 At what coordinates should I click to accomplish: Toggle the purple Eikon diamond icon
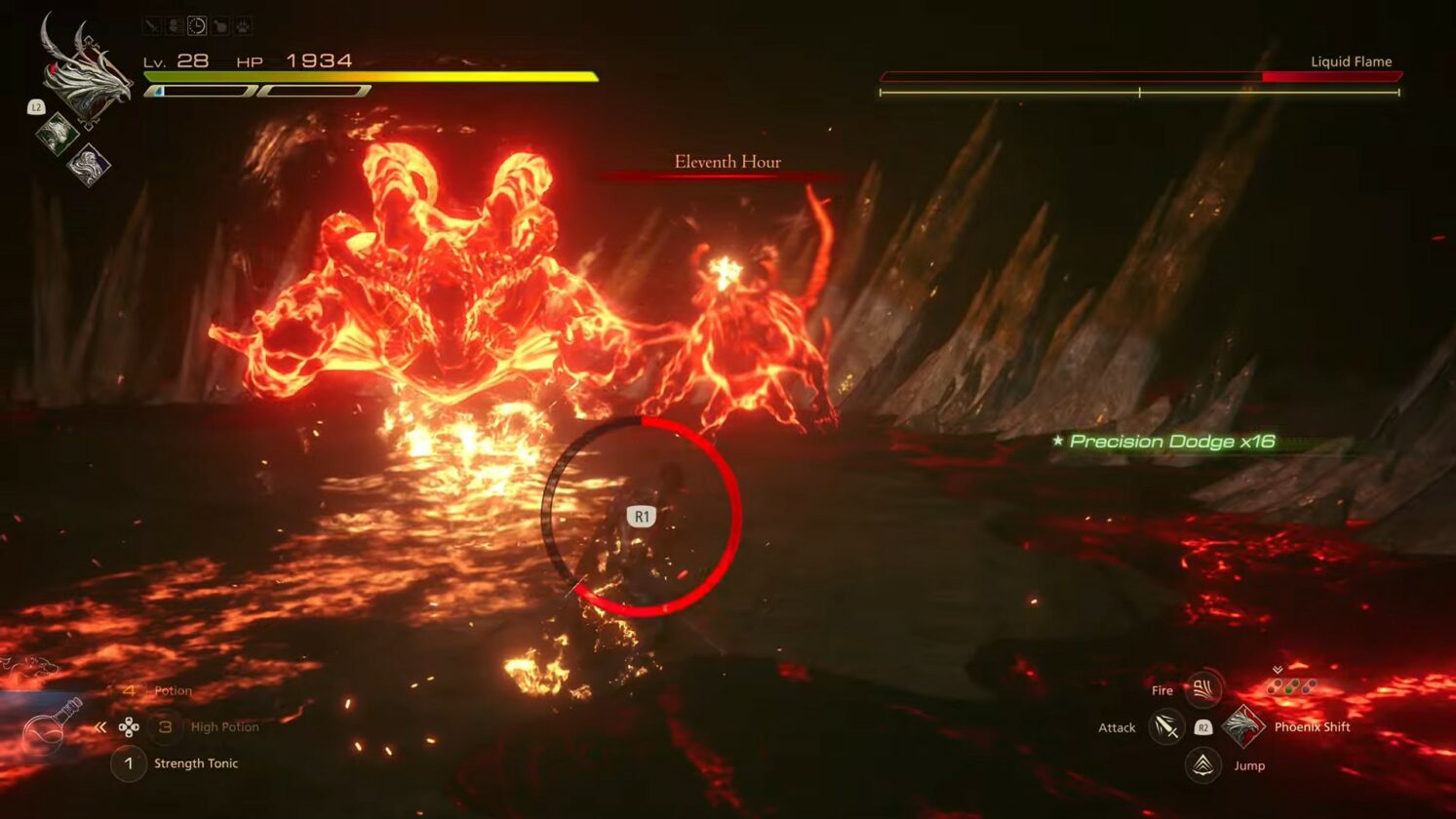(x=90, y=168)
